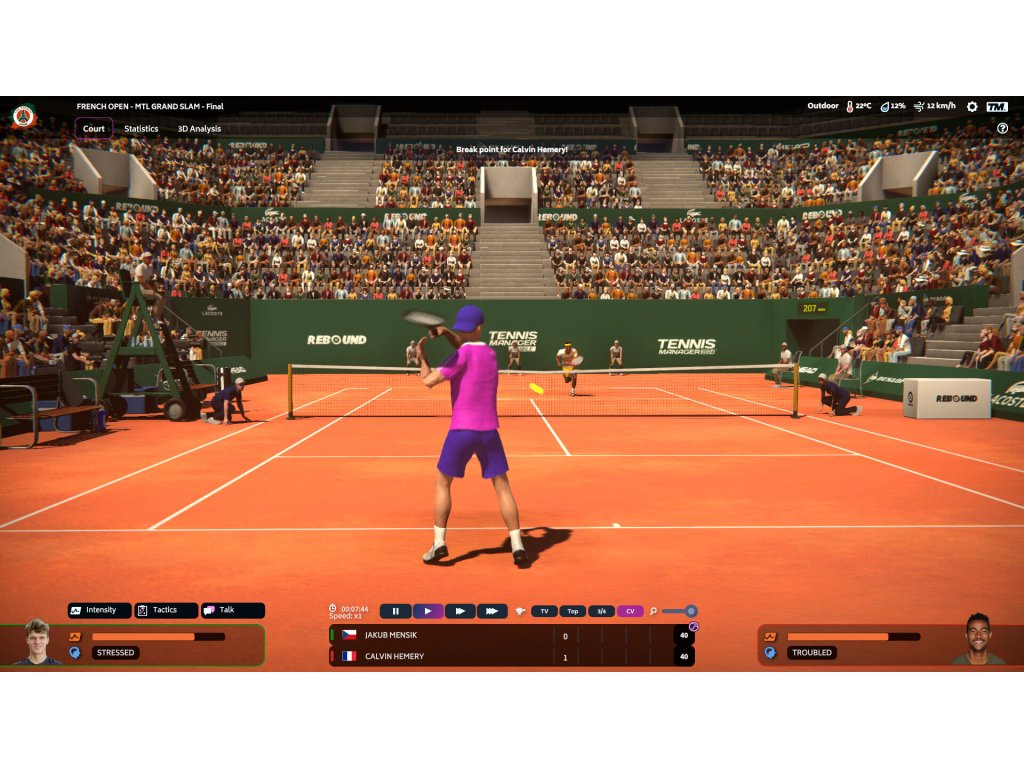
Task: Set playback to normal play speed
Action: (x=428, y=611)
